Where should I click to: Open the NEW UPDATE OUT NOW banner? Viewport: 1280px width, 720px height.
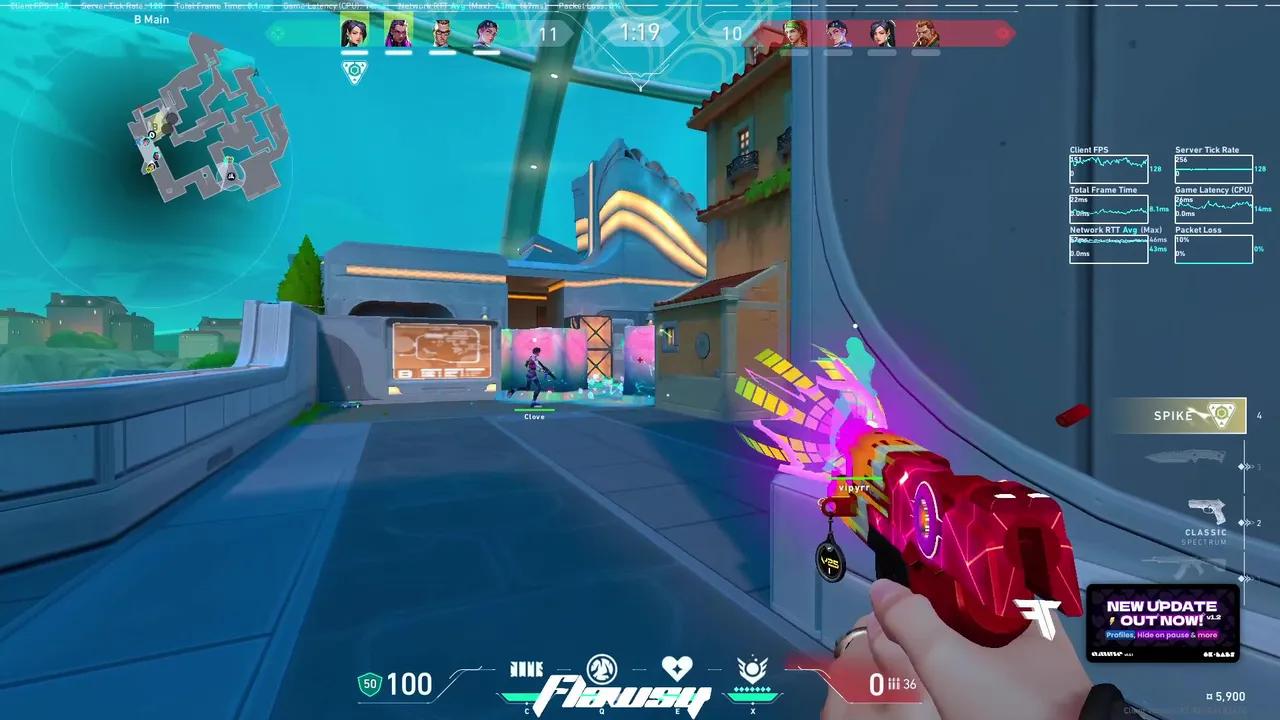(x=1161, y=610)
